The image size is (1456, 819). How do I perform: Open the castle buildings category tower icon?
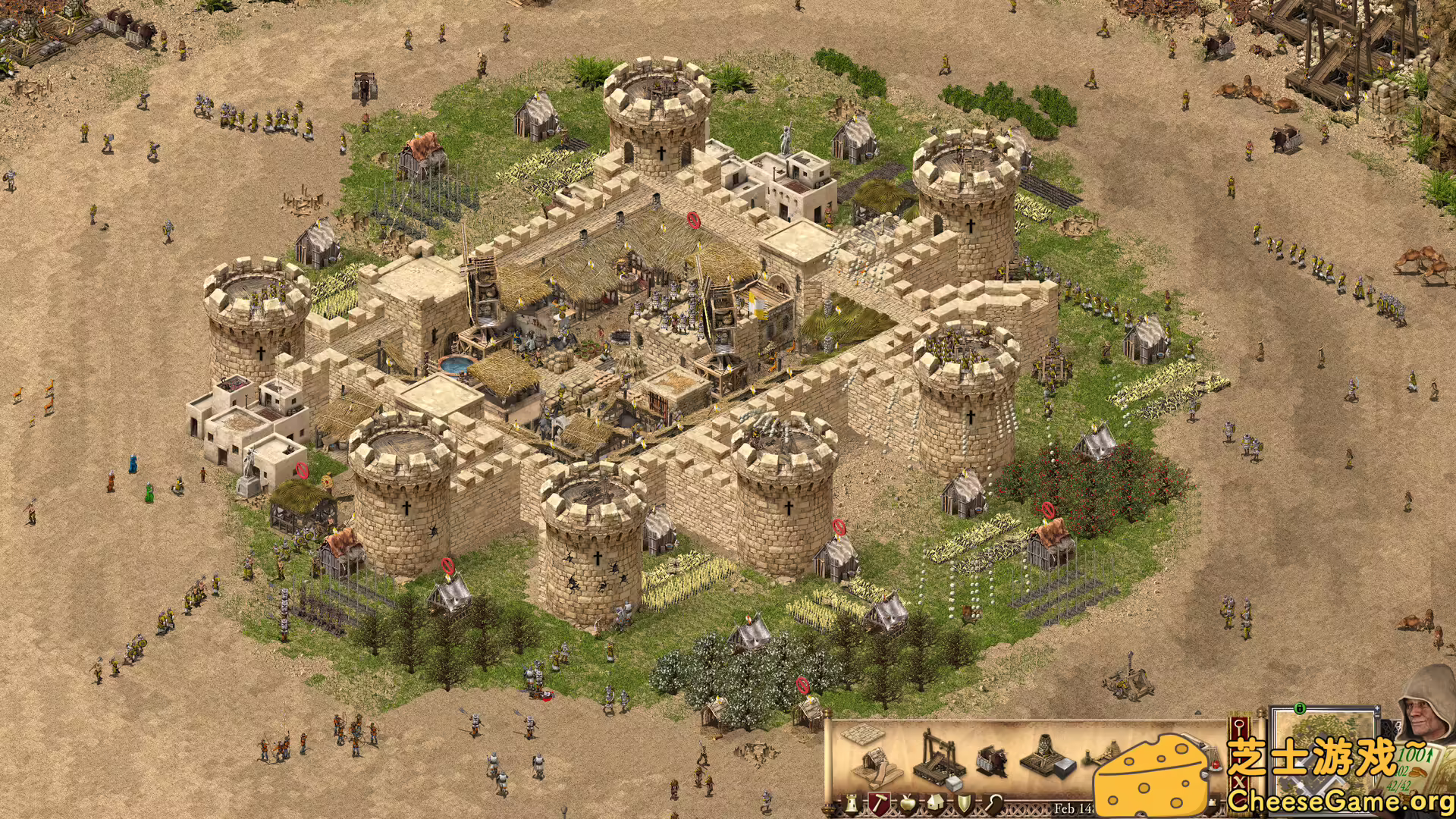coord(850,804)
